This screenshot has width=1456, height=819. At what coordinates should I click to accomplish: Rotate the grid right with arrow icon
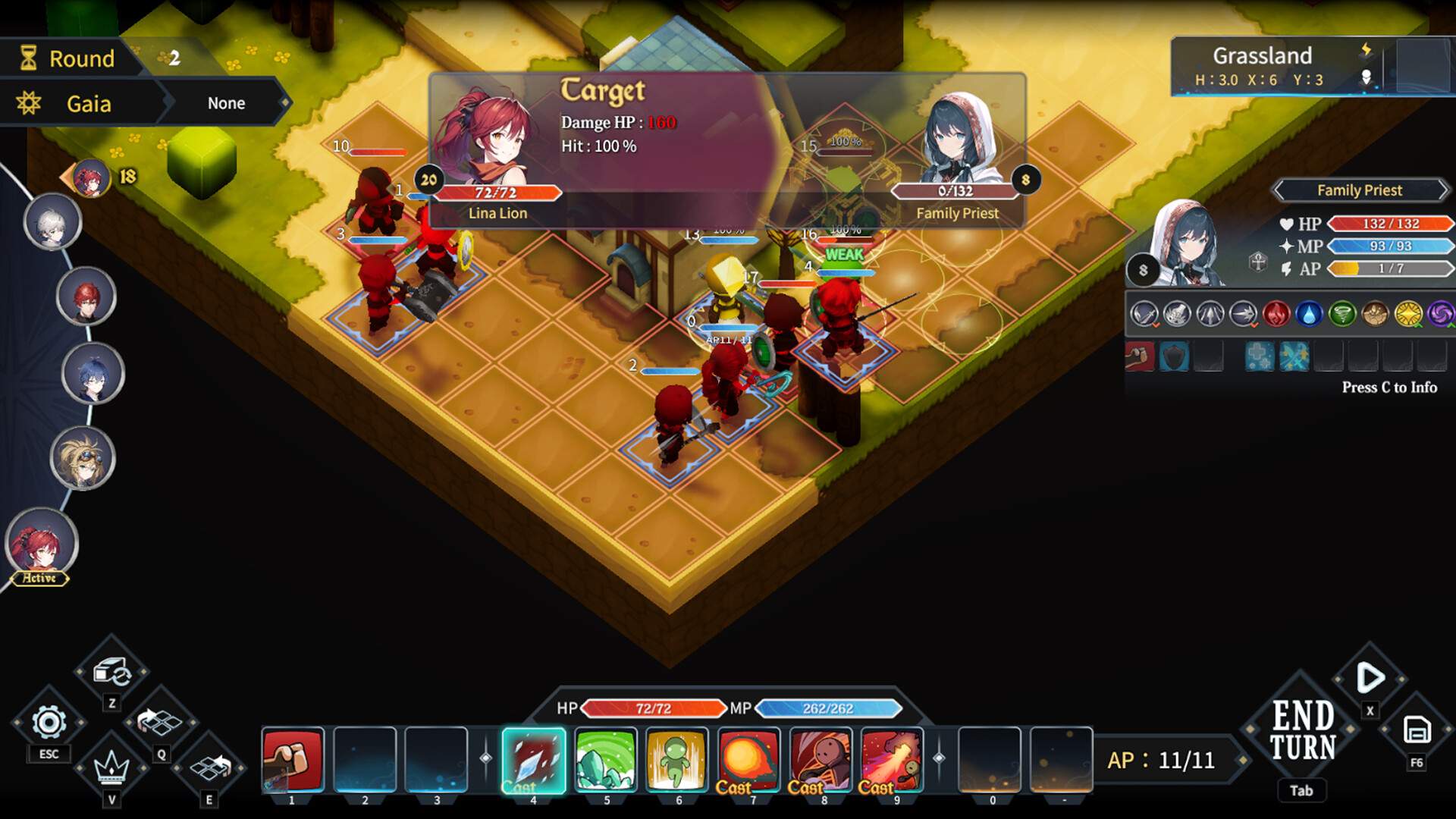(x=210, y=767)
